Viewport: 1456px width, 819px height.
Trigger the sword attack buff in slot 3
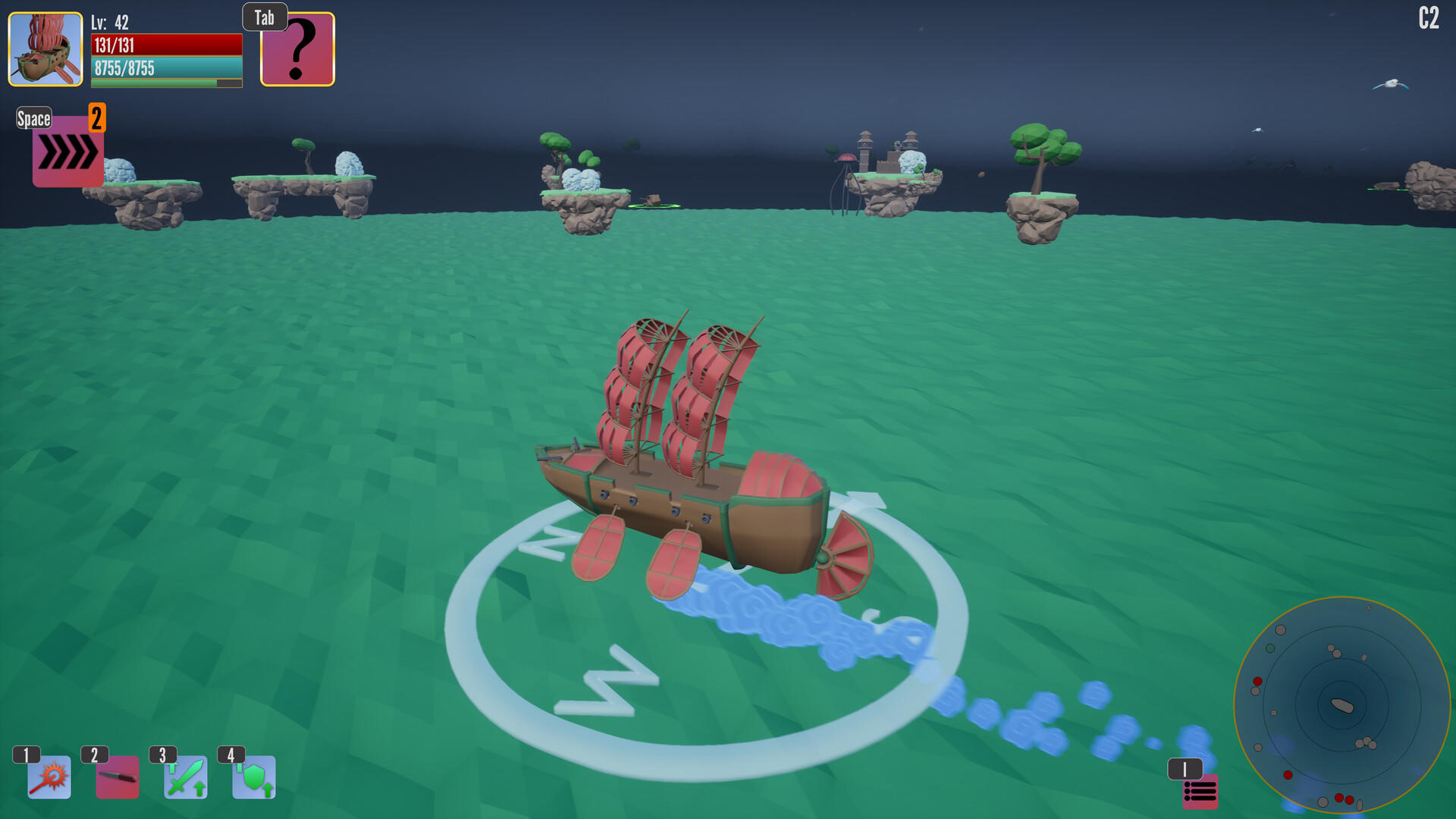[187, 777]
